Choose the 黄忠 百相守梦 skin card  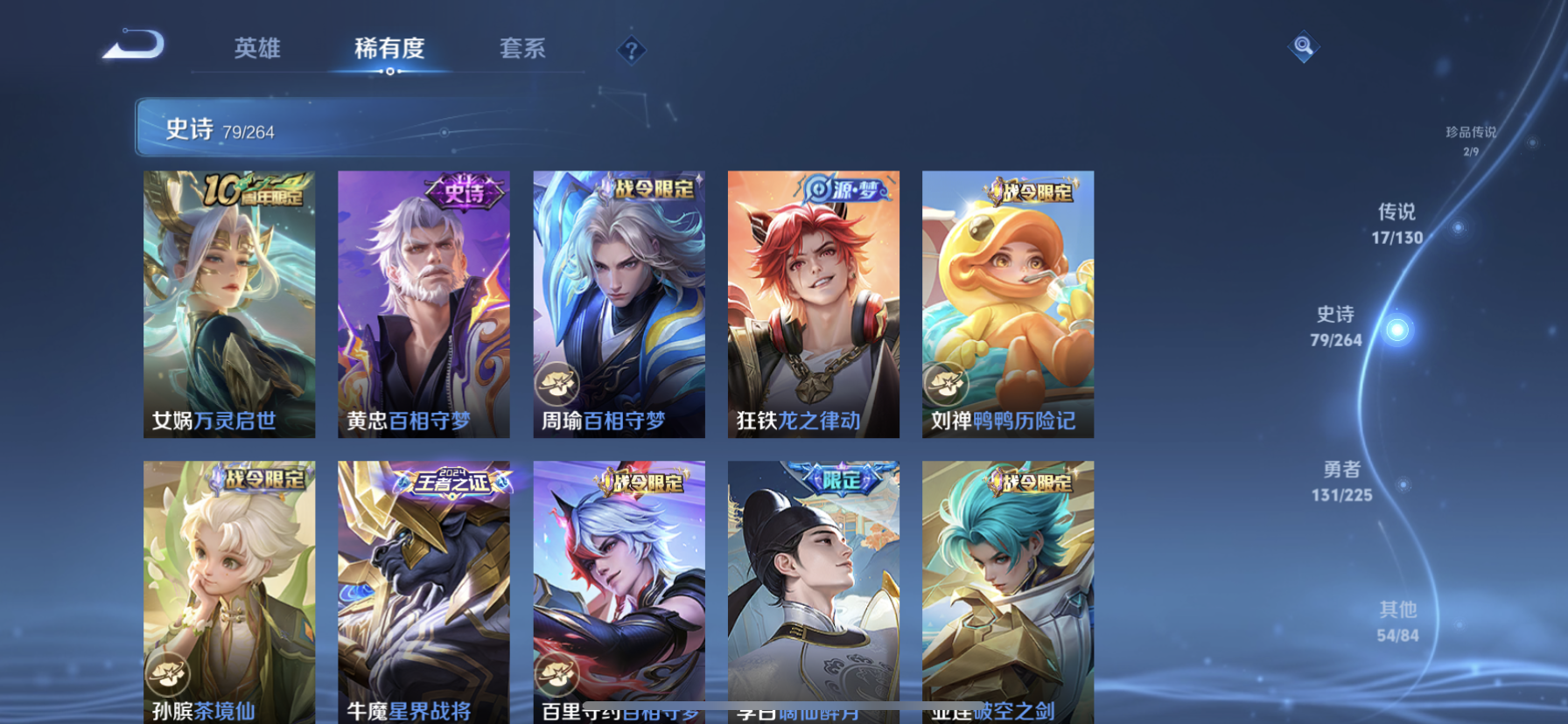423,303
